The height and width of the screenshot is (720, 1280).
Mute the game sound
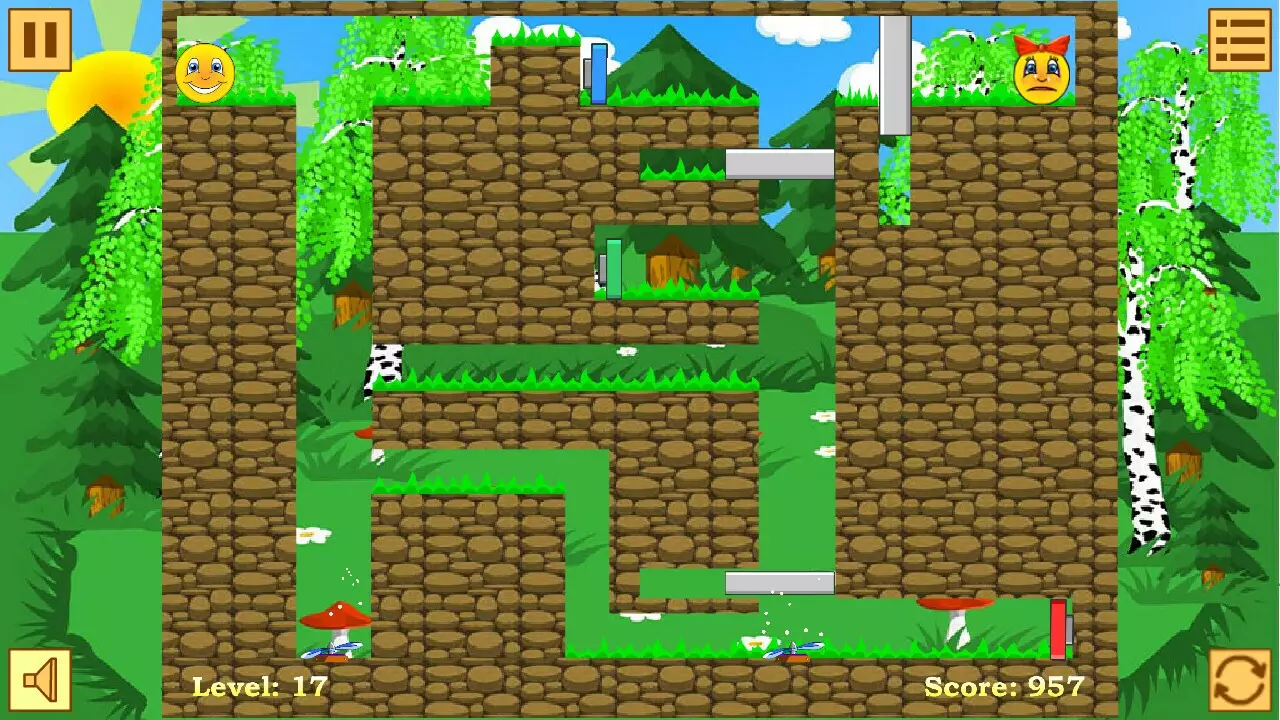click(39, 679)
